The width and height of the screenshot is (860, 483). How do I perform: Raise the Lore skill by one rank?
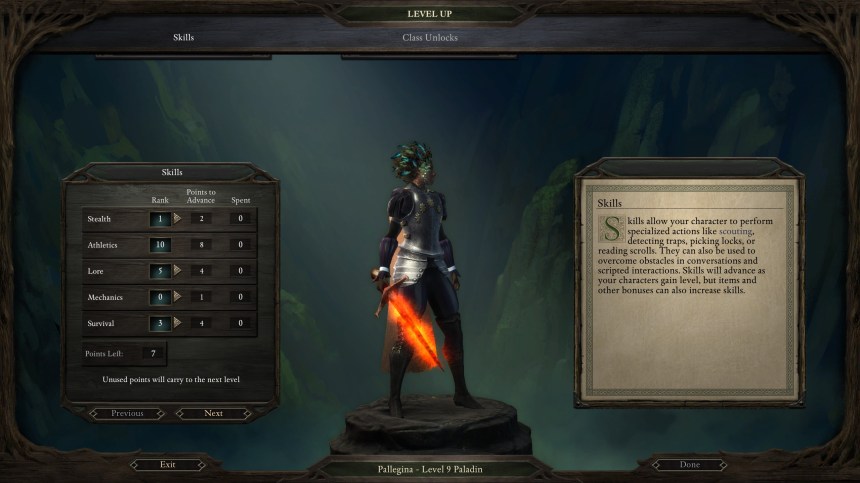pyautogui.click(x=178, y=270)
